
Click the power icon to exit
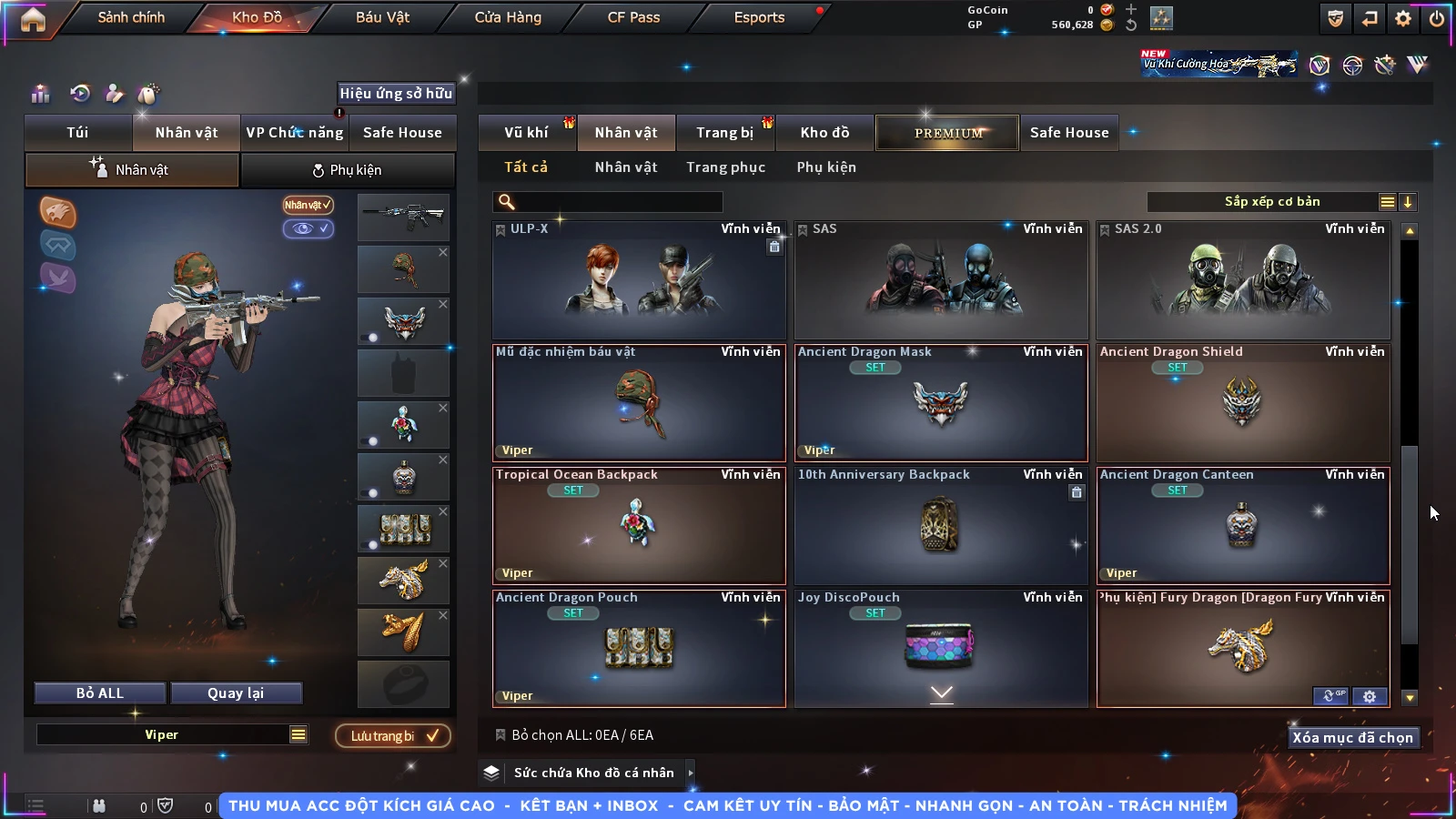point(1437,18)
